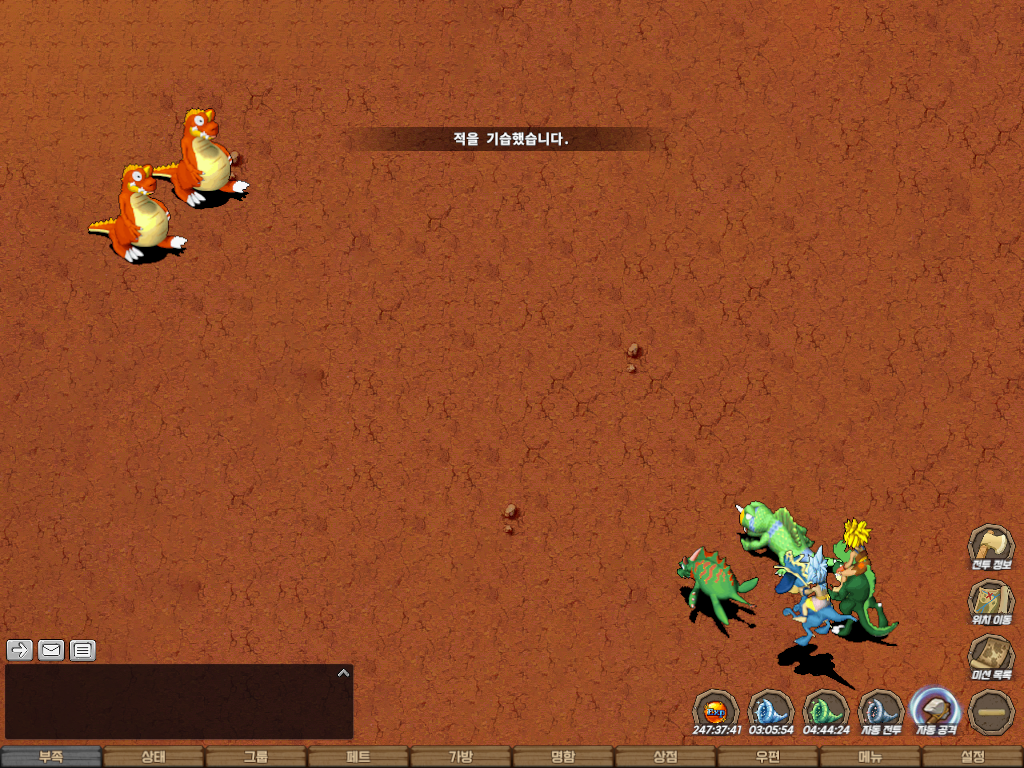Screen dimensions: 1024x768
Task: Open the 페트 (Pet) menu
Action: point(358,757)
